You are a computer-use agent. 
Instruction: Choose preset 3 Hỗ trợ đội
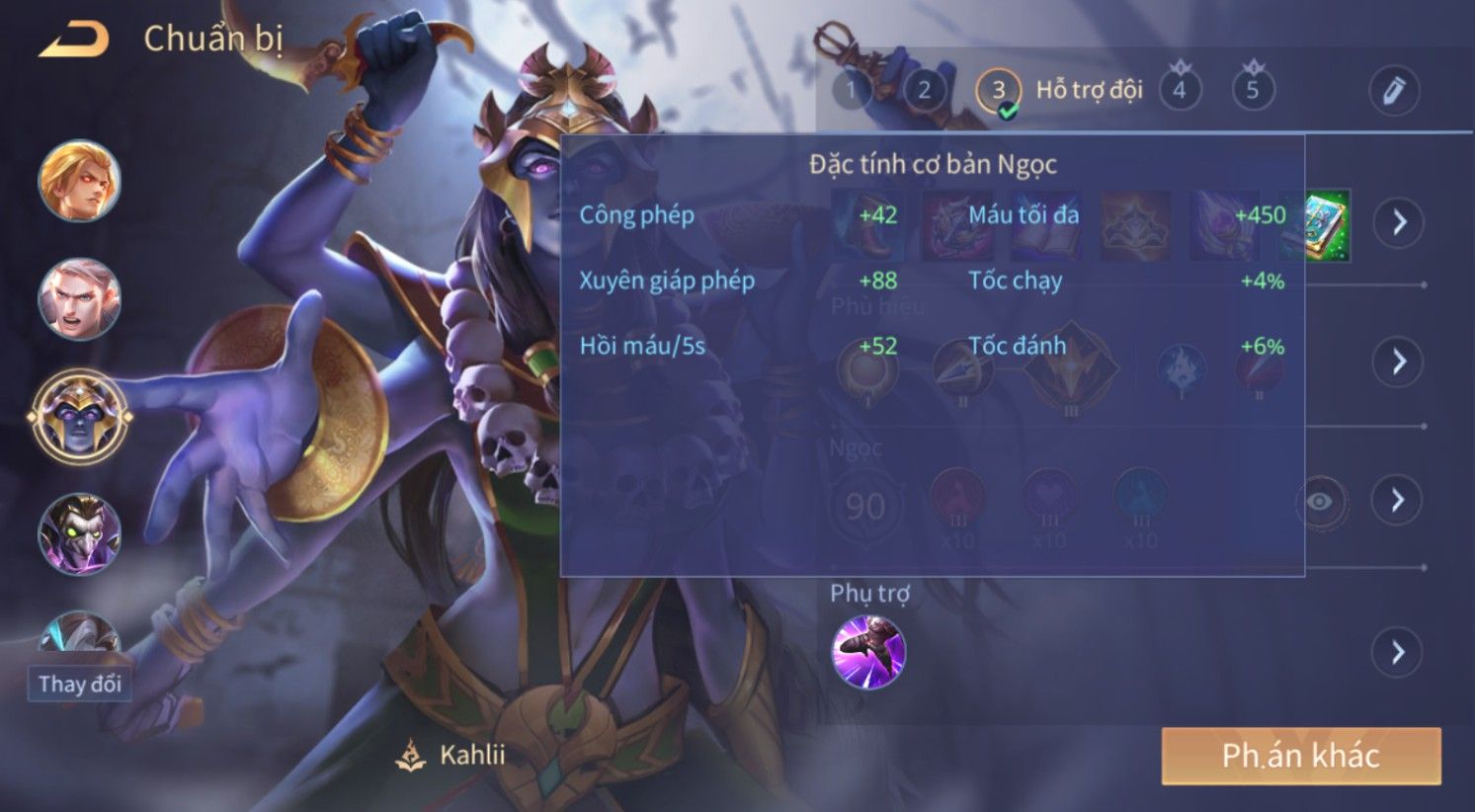coord(998,91)
